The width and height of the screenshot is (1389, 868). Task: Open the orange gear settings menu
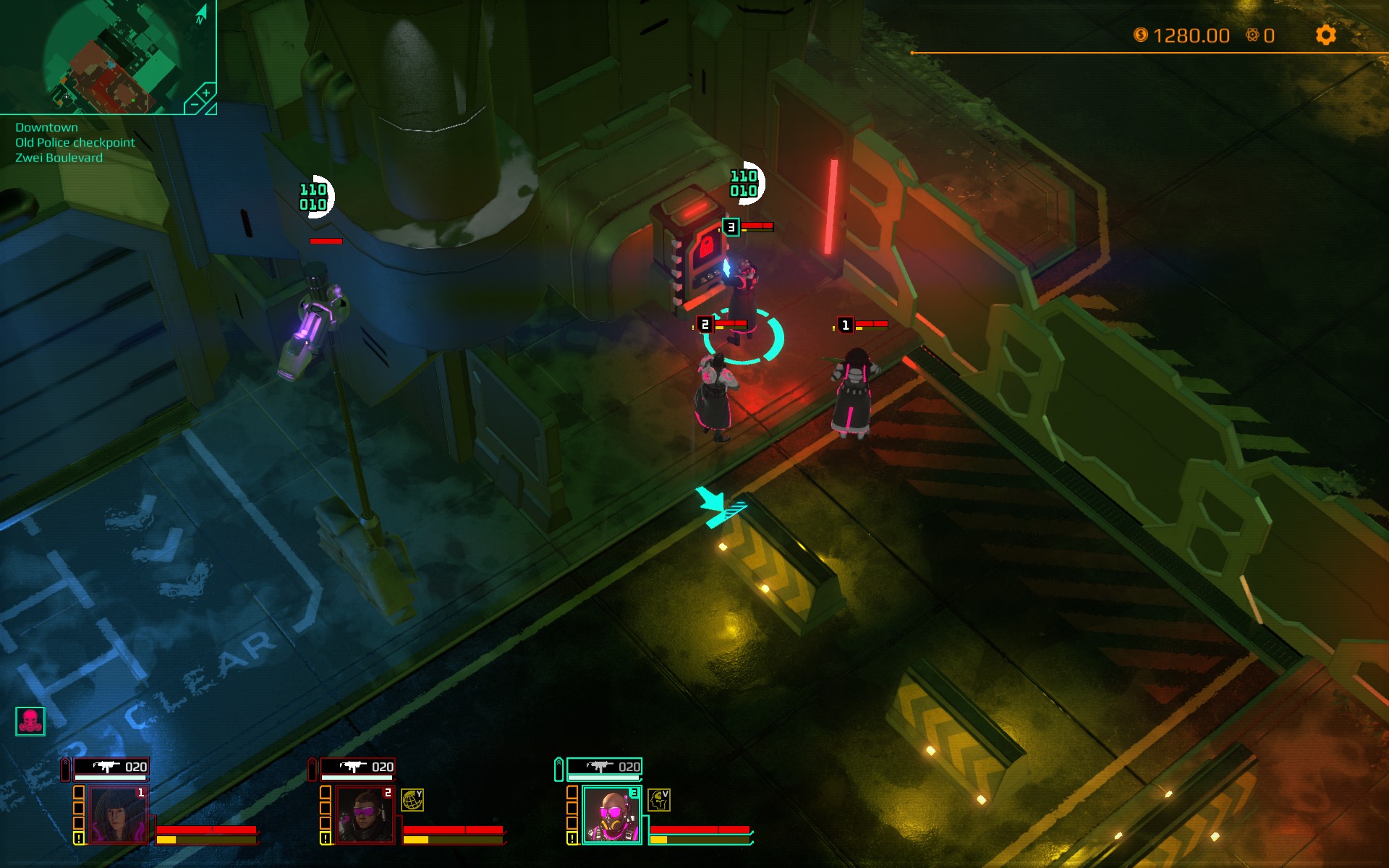tap(1325, 35)
